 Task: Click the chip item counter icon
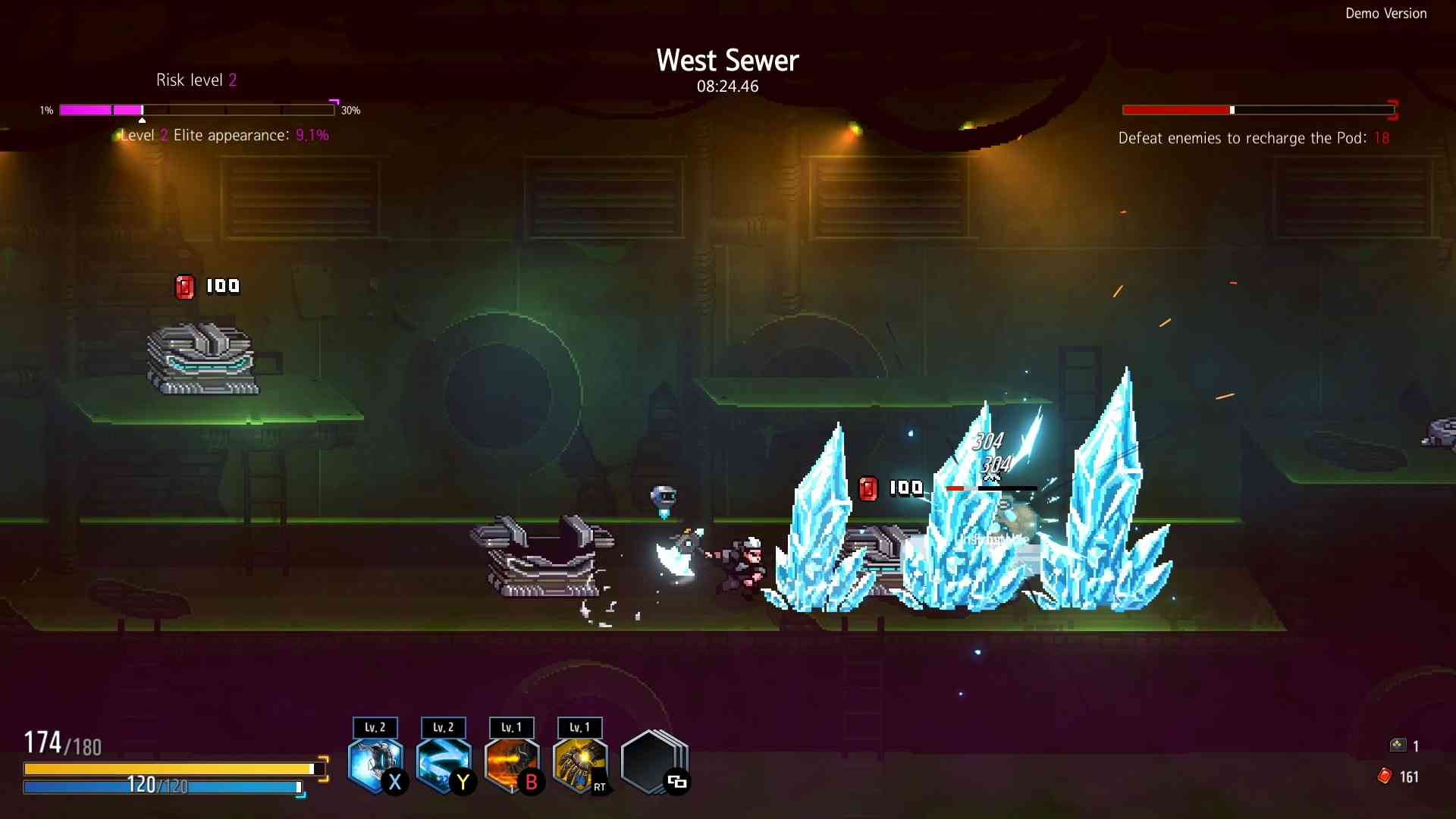pyautogui.click(x=1398, y=745)
